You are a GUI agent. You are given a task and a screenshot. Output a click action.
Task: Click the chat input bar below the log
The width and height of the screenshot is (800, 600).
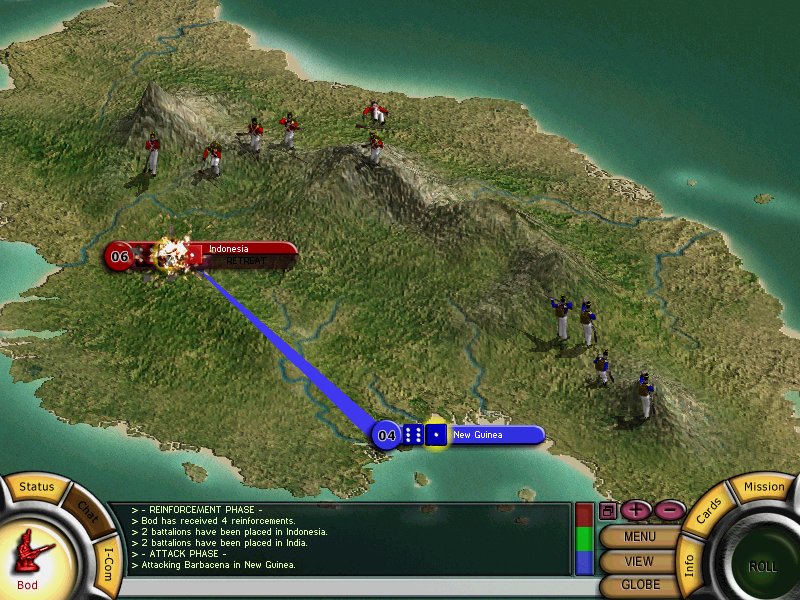340,589
